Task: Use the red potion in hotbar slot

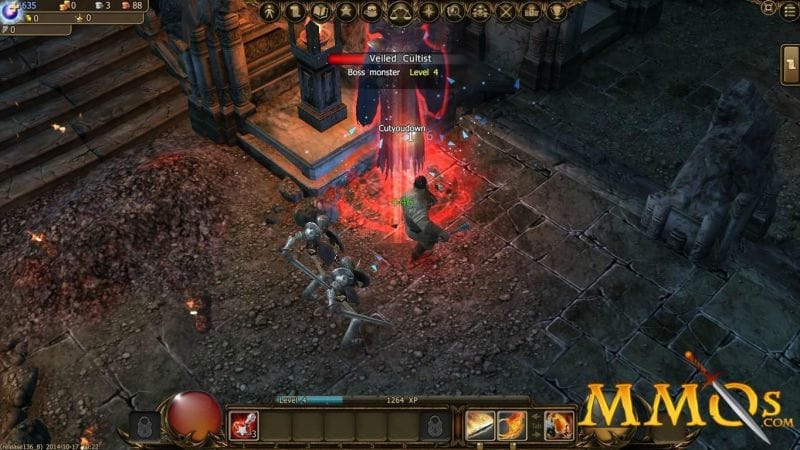Action: coord(244,425)
